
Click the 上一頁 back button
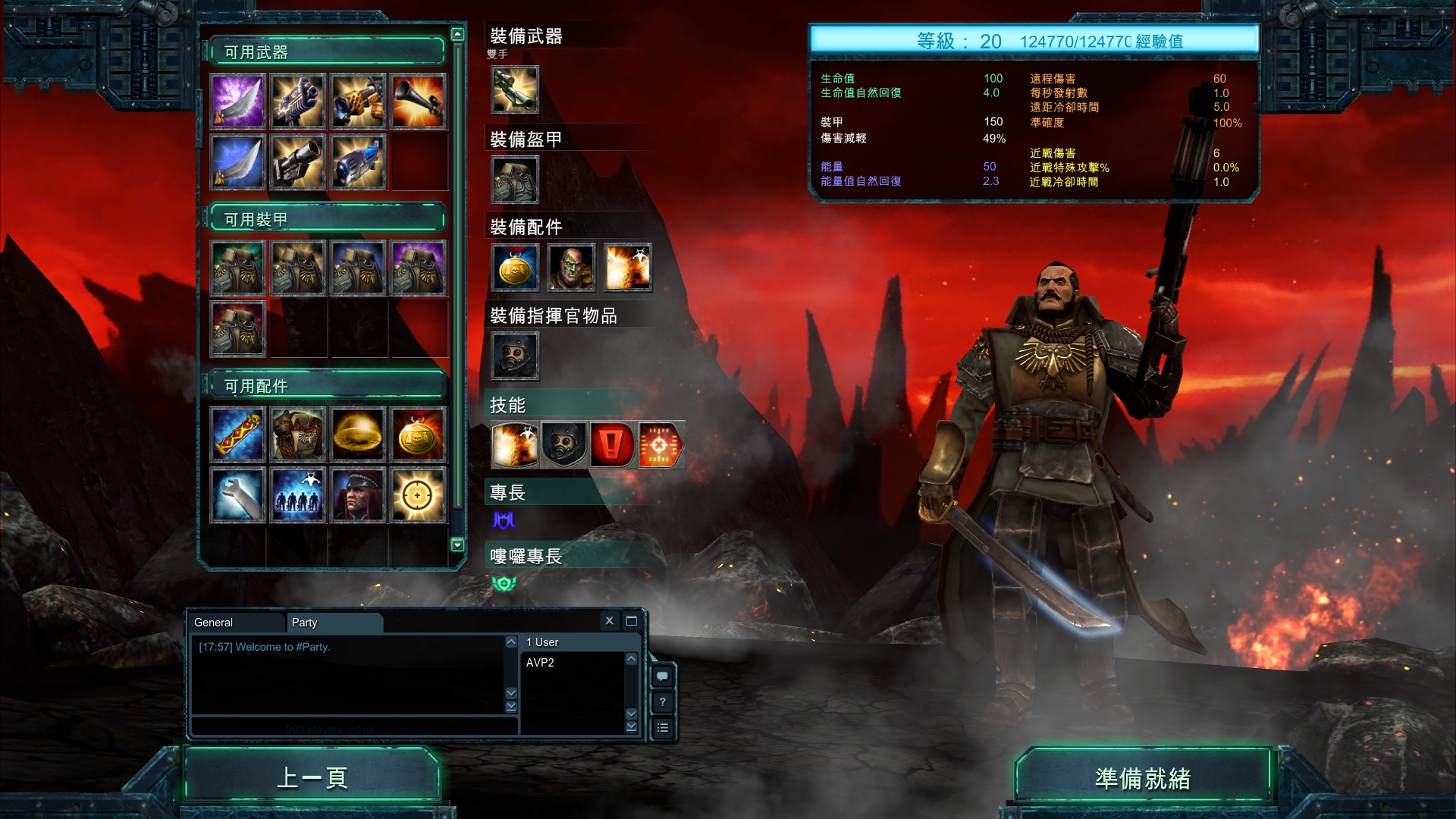312,777
